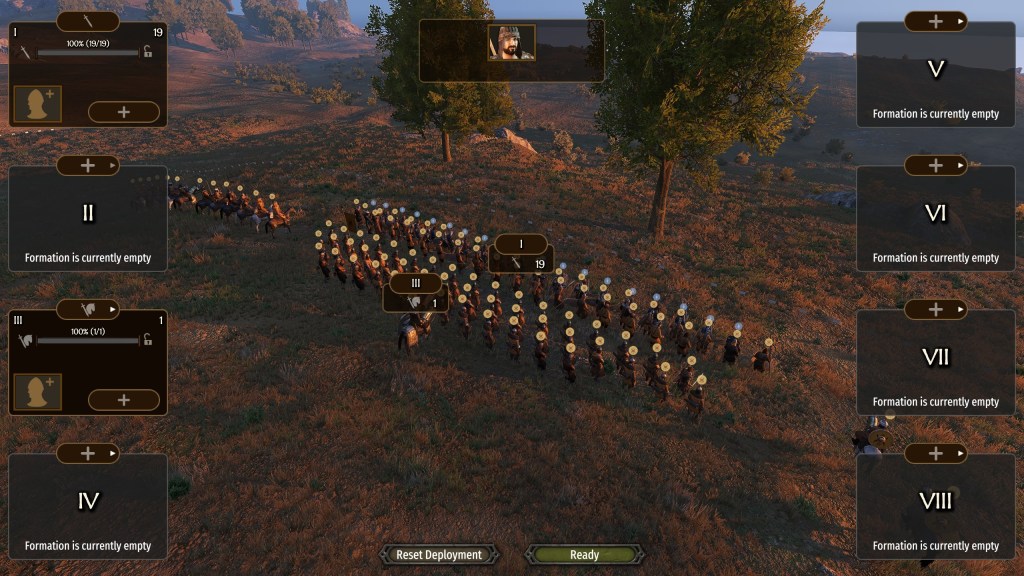This screenshot has height=576, width=1024.
Task: Select the formation I marker with 19 troops
Action: click(522, 254)
